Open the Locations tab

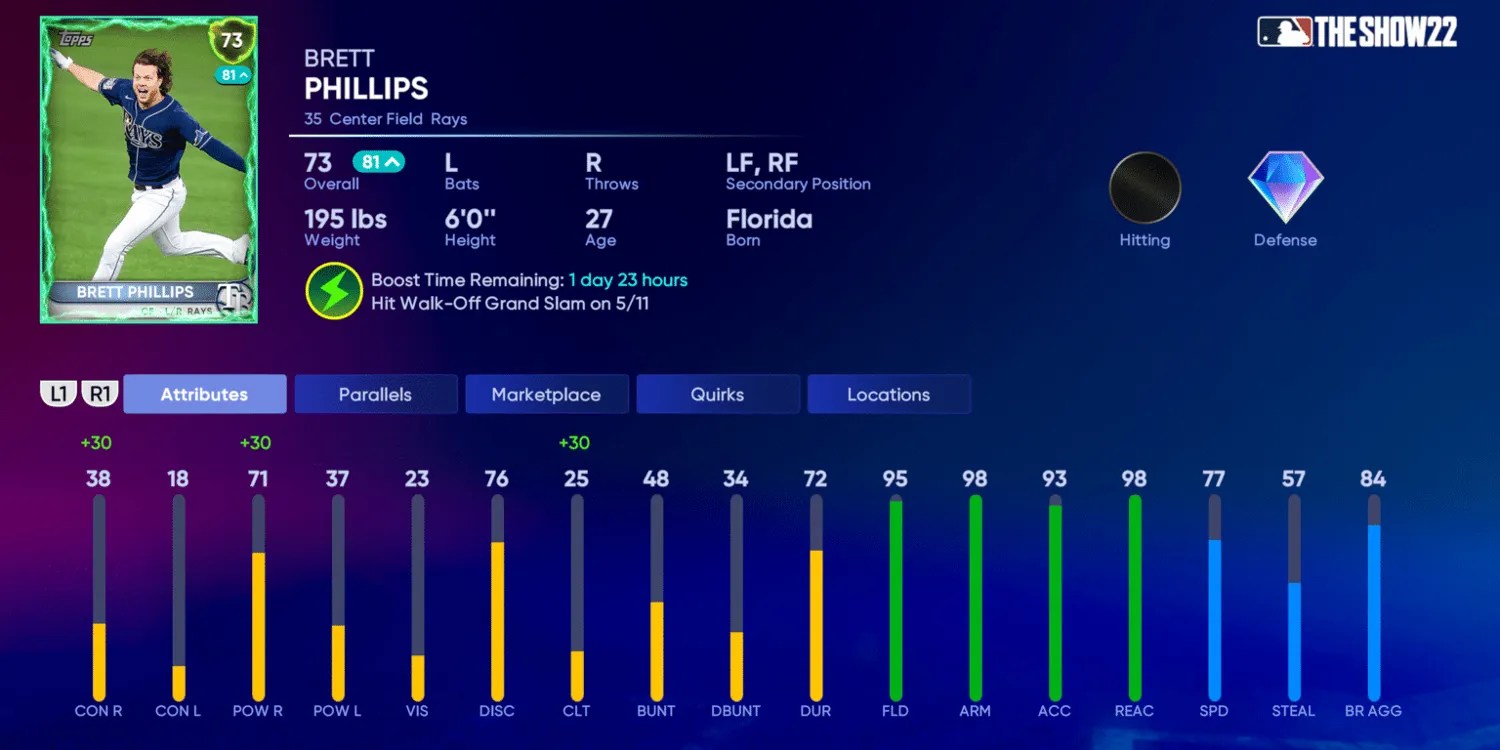coord(889,394)
